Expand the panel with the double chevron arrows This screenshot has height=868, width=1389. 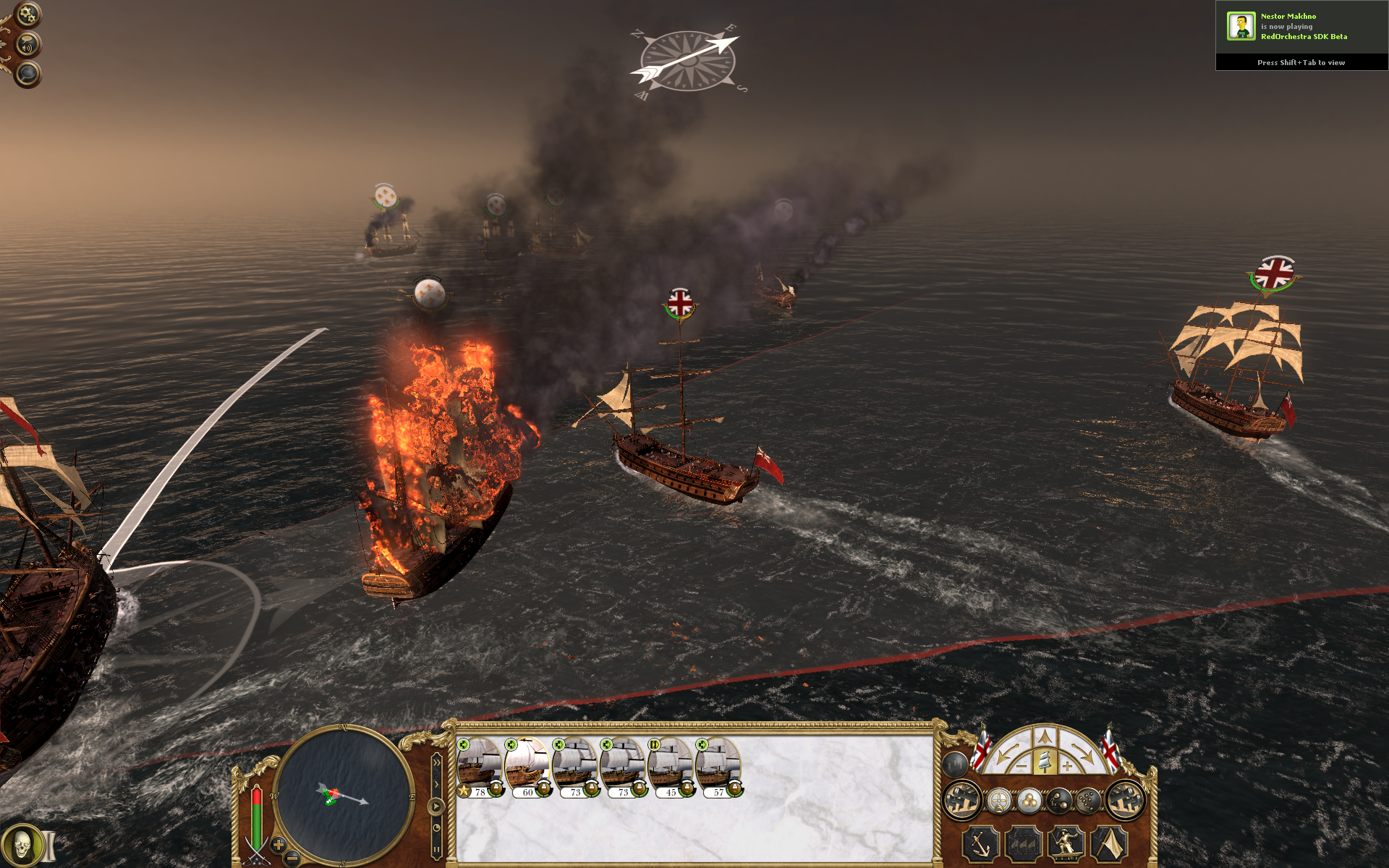click(x=437, y=762)
